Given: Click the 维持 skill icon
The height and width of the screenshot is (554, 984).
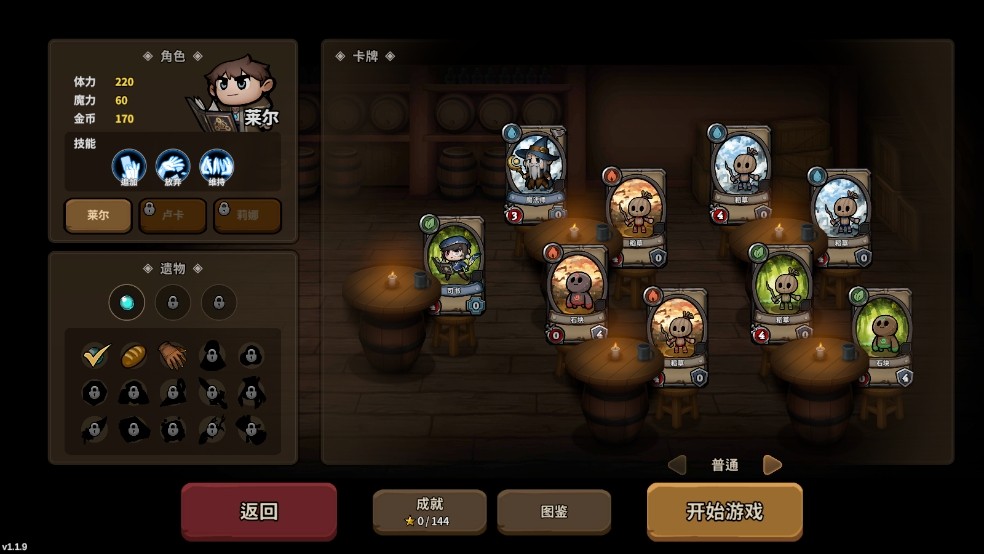Looking at the screenshot, I should (217, 166).
